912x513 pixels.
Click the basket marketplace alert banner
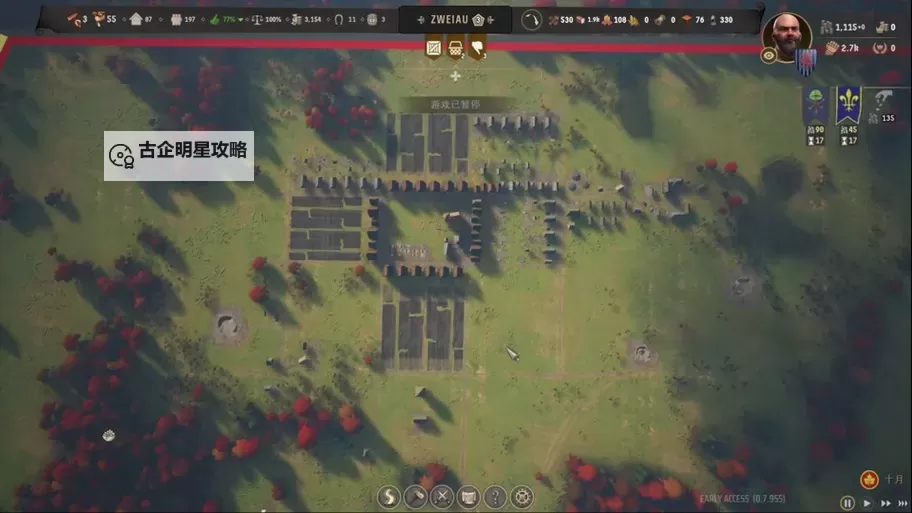tap(455, 48)
